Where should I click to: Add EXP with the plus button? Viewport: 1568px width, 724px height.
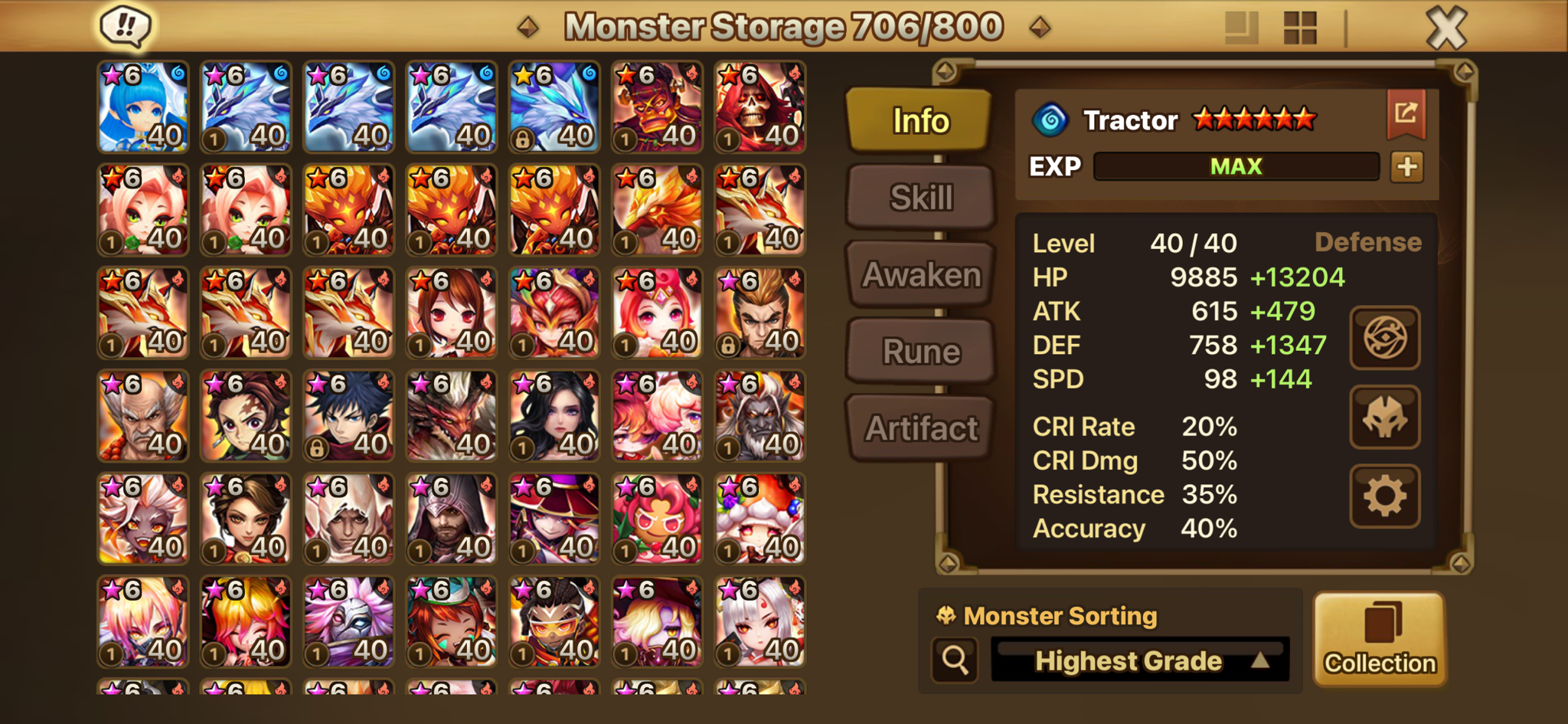(1407, 167)
